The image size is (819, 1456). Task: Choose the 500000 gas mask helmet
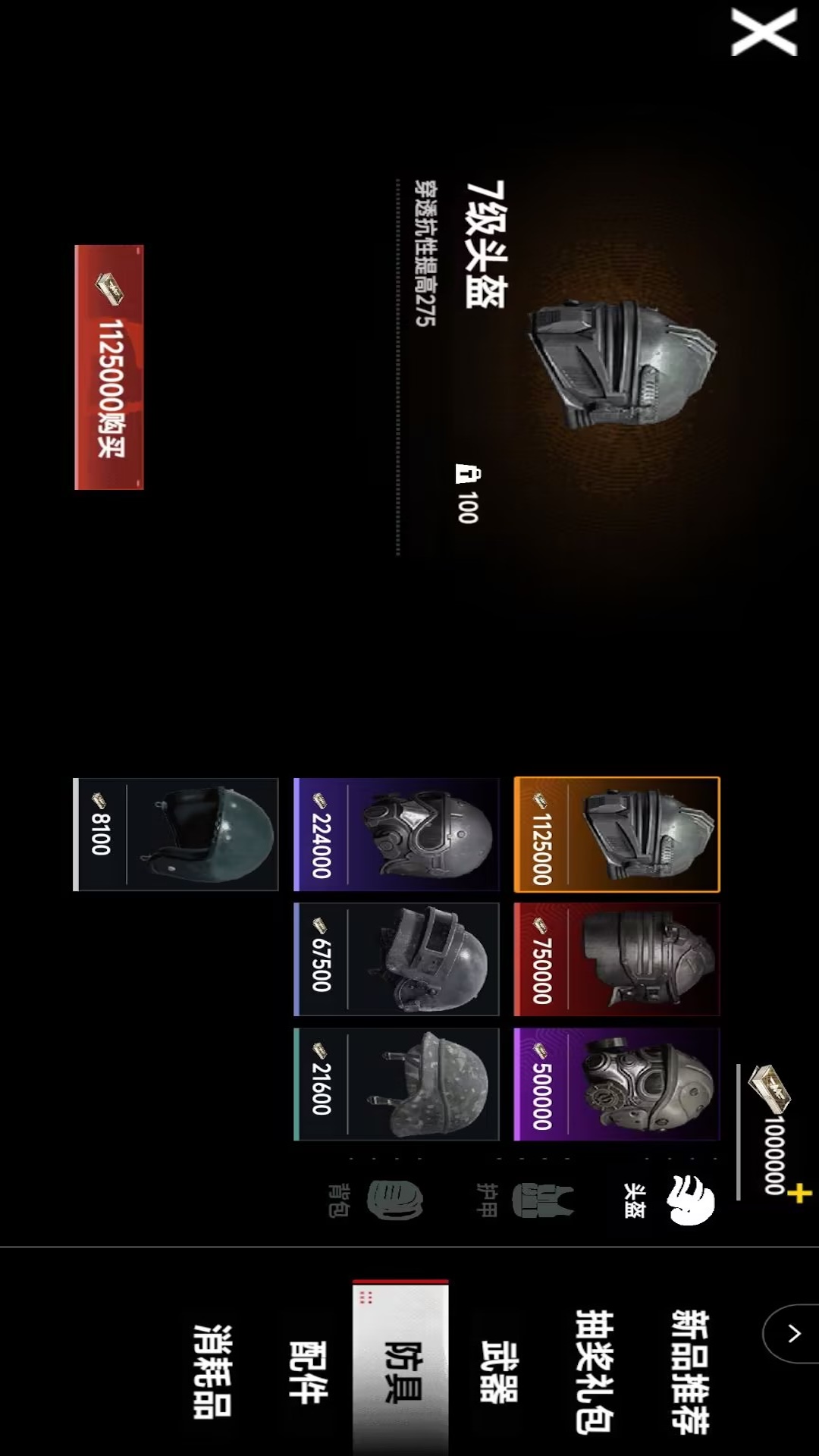click(617, 1084)
